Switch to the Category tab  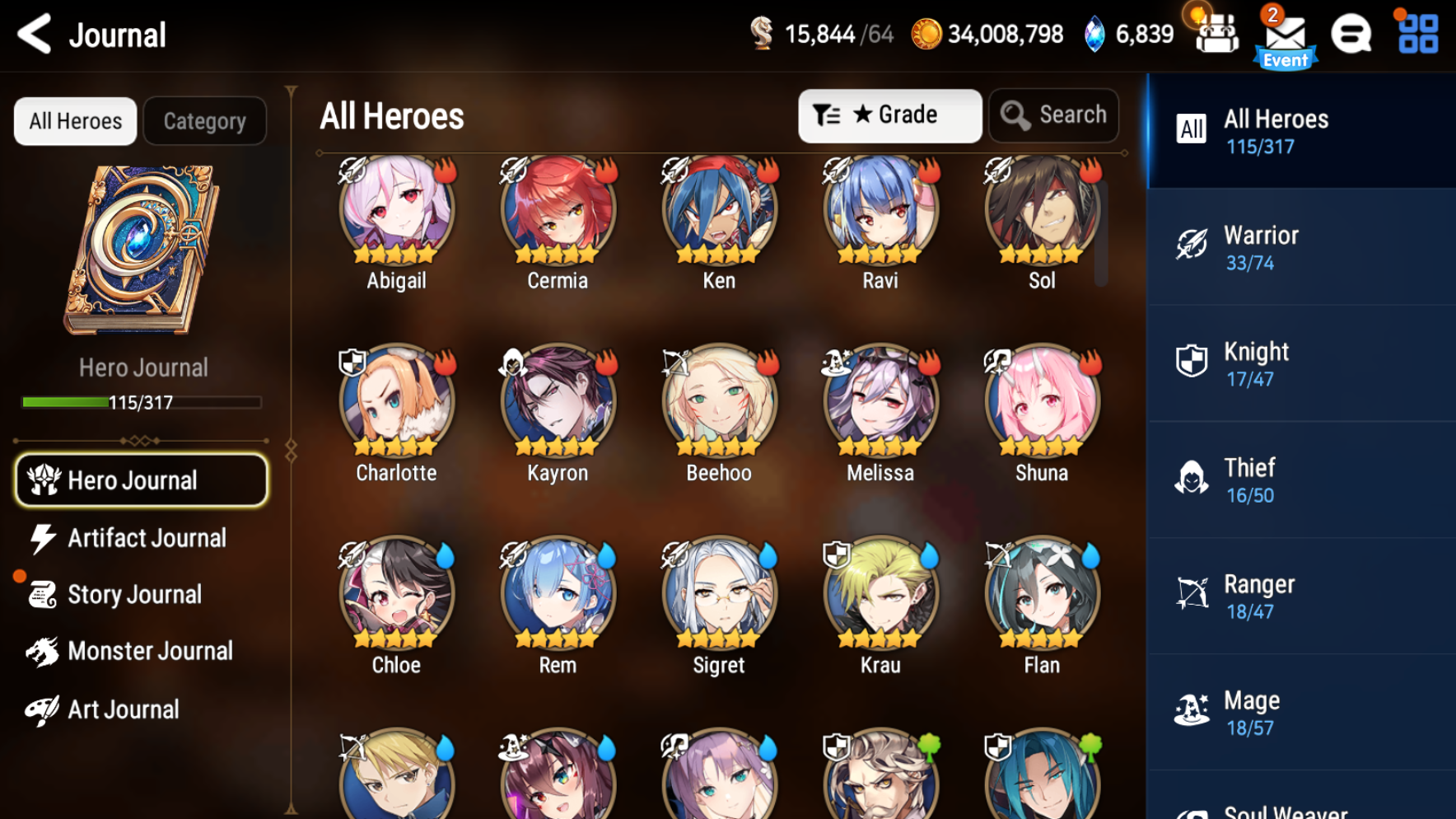(x=204, y=120)
